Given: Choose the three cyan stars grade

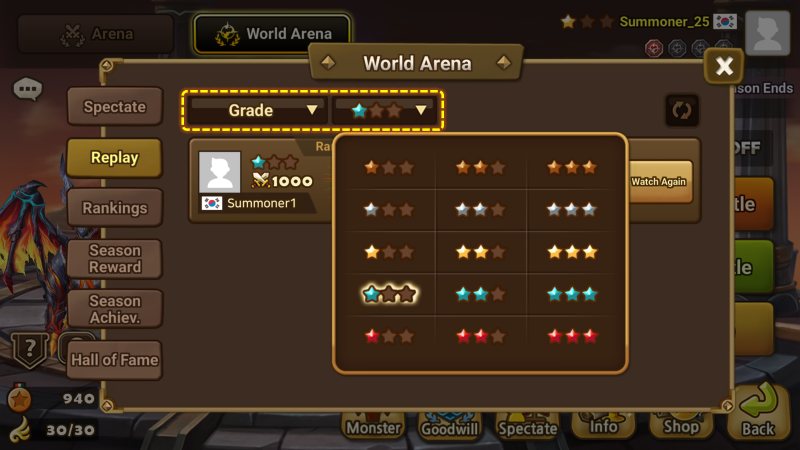Looking at the screenshot, I should tap(572, 294).
